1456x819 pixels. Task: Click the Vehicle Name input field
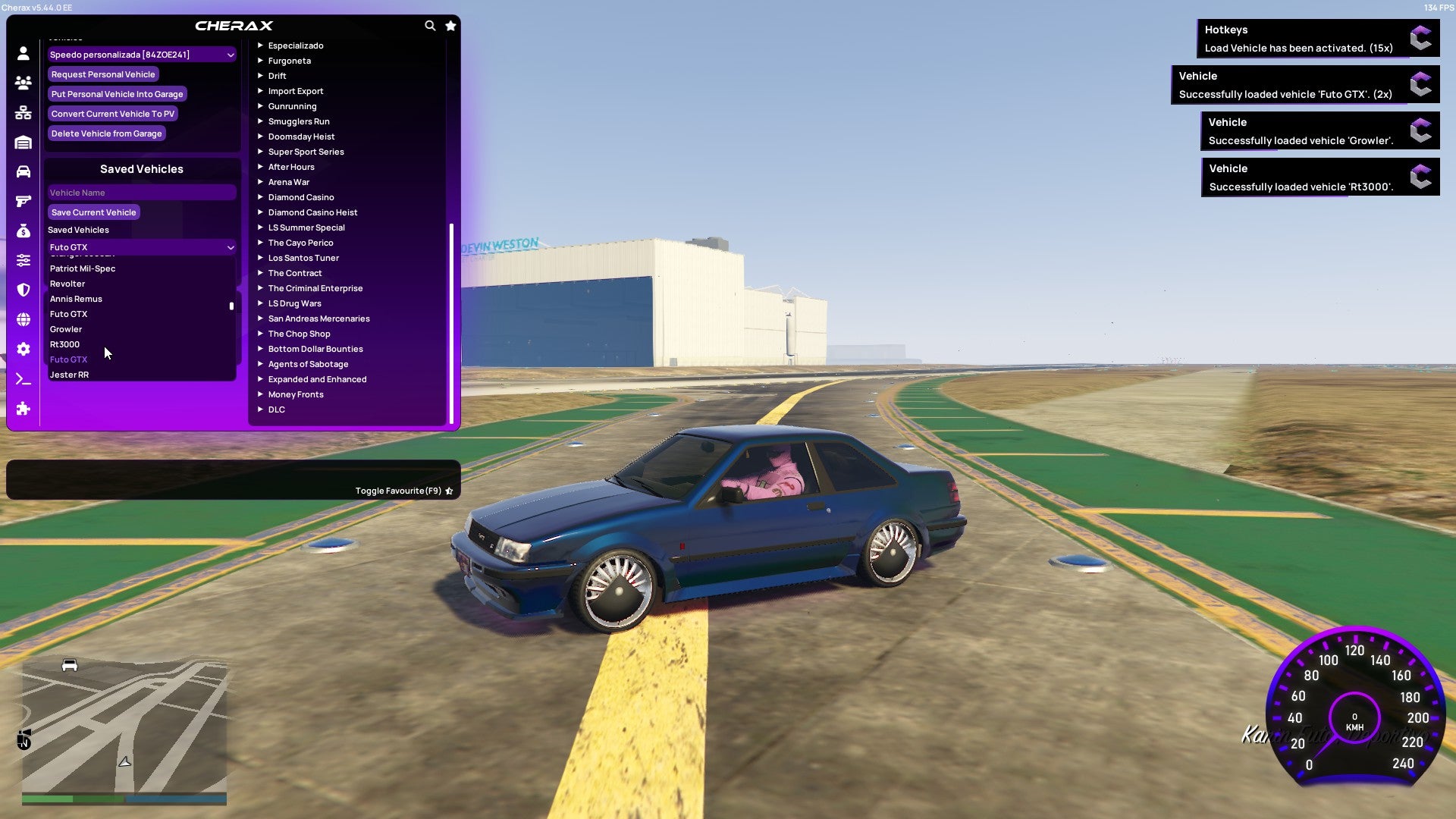[x=141, y=192]
